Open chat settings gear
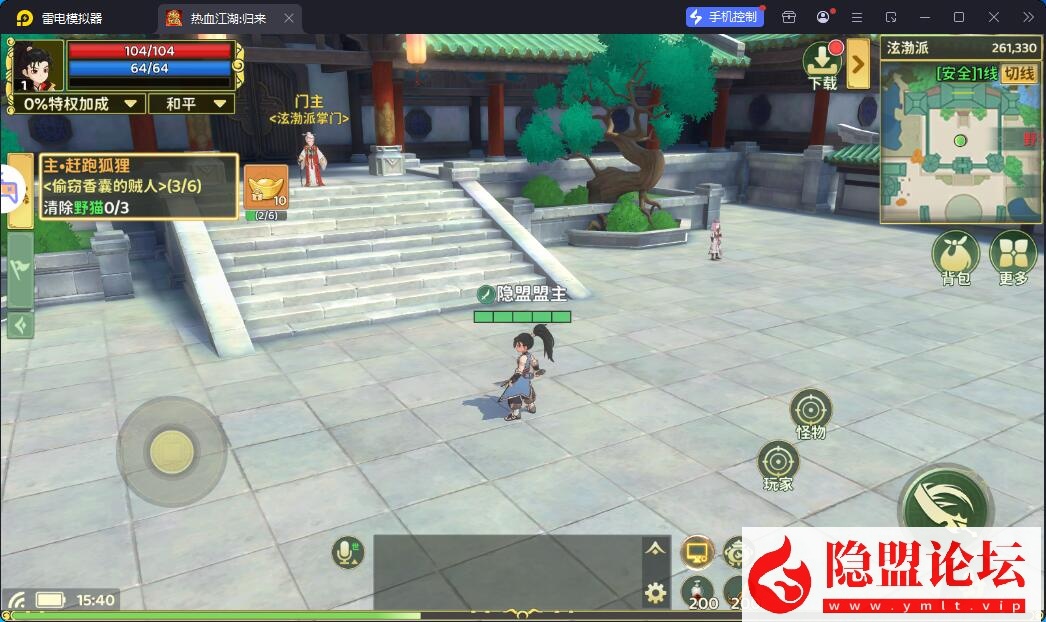Image resolution: width=1046 pixels, height=622 pixels. pyautogui.click(x=655, y=592)
